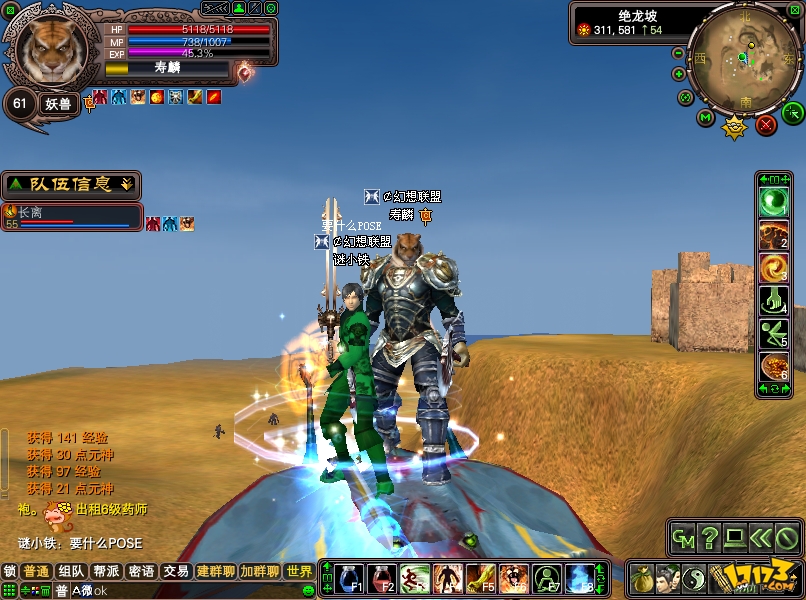
Task: Zoom in the minimap with the plus button
Action: pyautogui.click(x=679, y=73)
